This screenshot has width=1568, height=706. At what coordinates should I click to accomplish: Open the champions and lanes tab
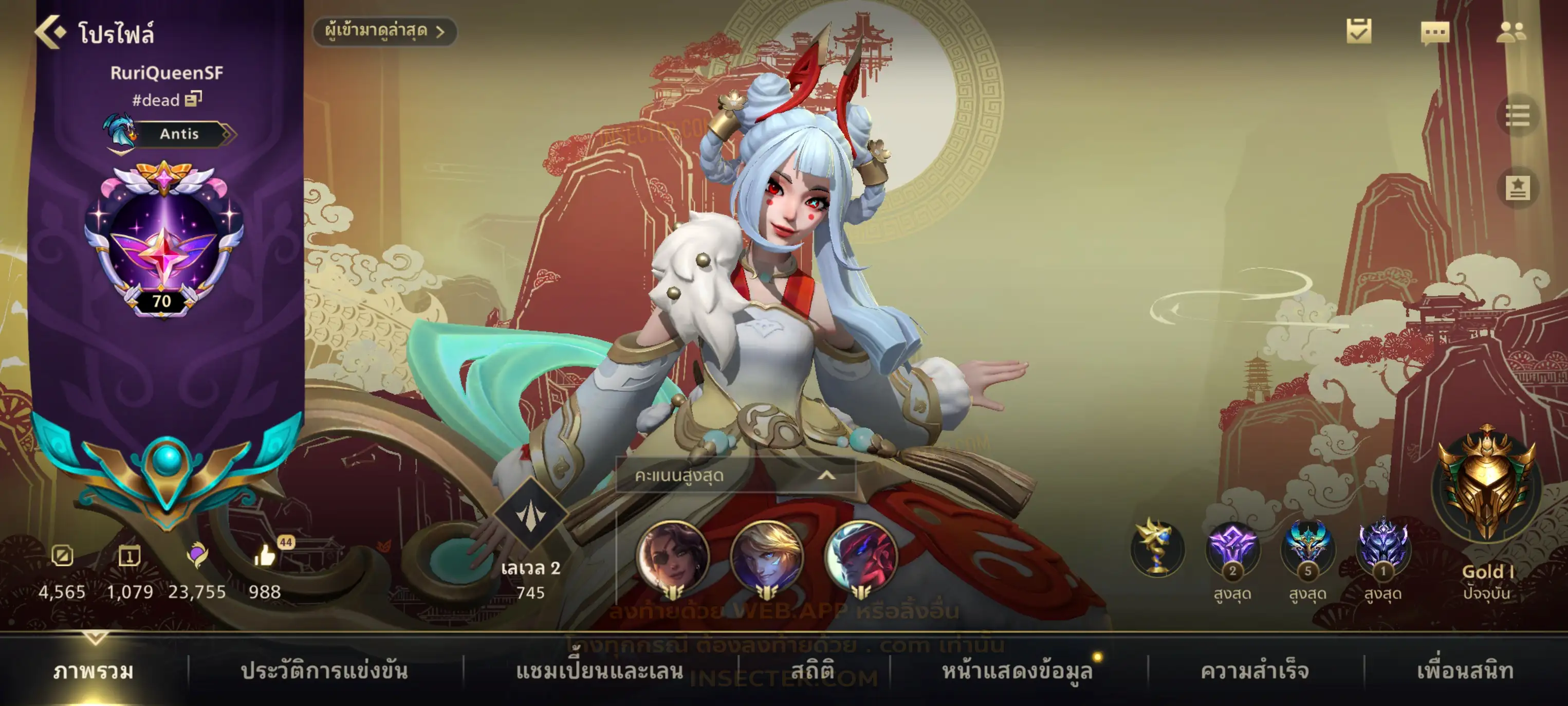tap(600, 671)
